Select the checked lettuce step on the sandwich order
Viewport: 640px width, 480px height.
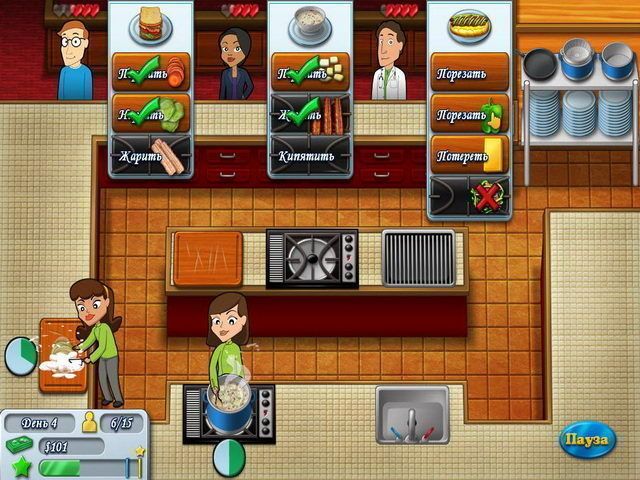151,114
